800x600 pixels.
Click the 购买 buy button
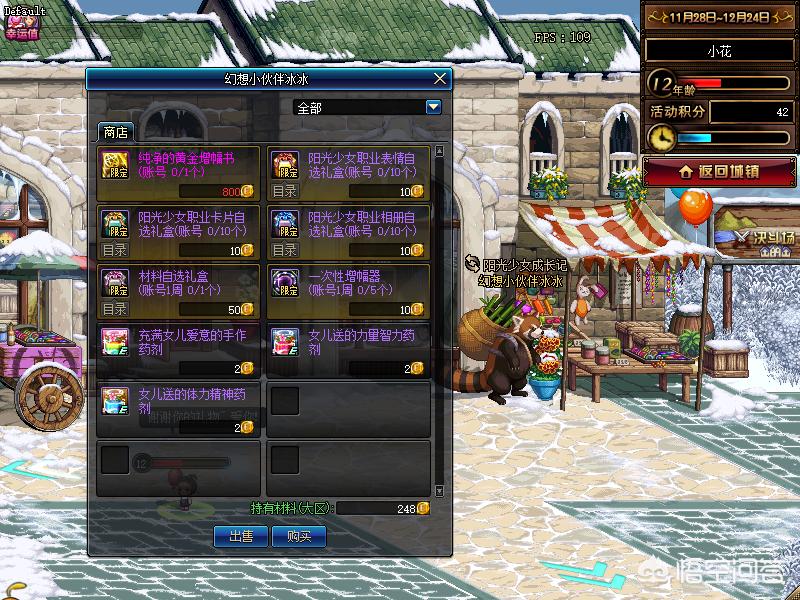tap(299, 537)
